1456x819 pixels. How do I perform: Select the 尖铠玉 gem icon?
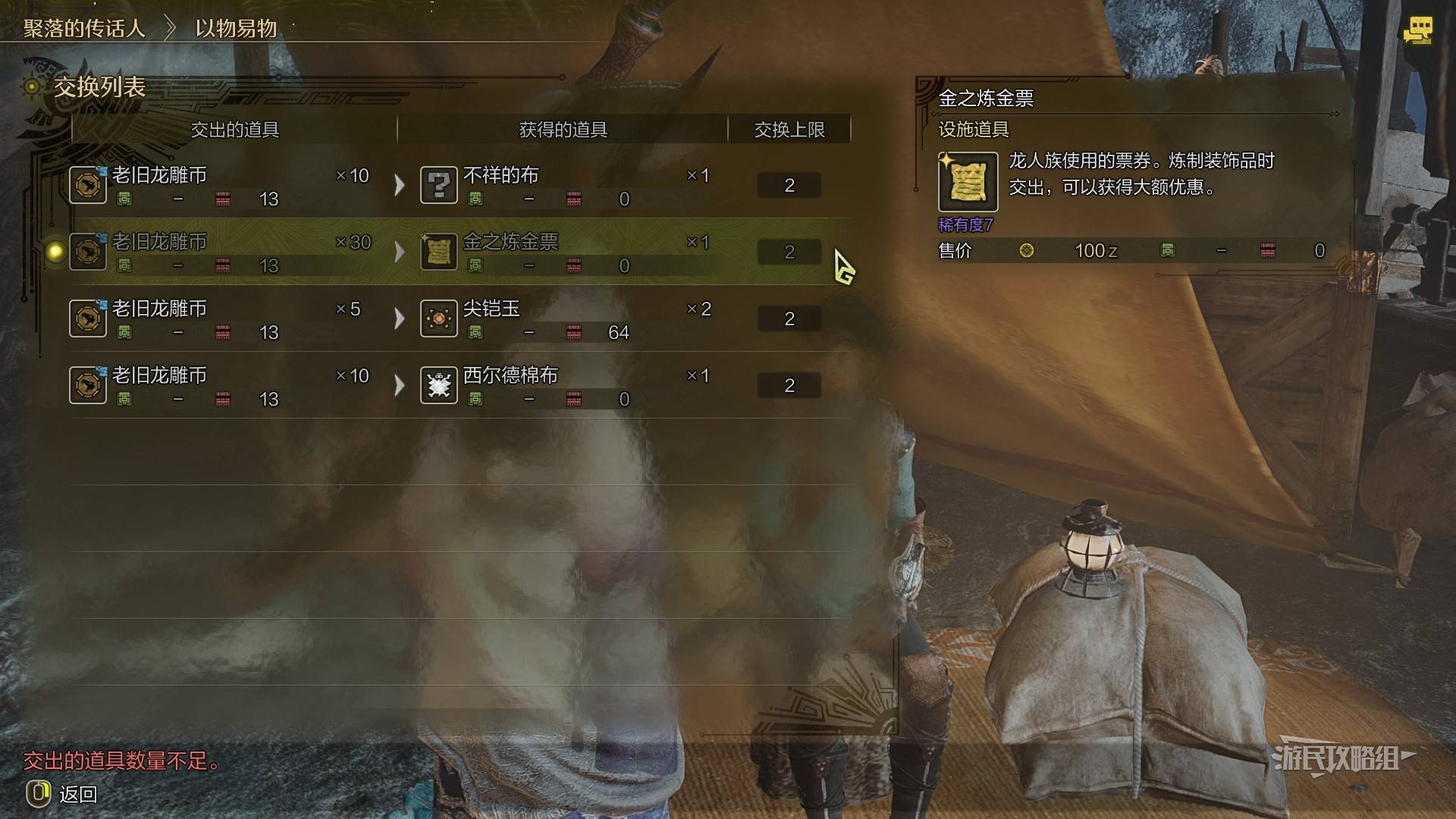(438, 318)
